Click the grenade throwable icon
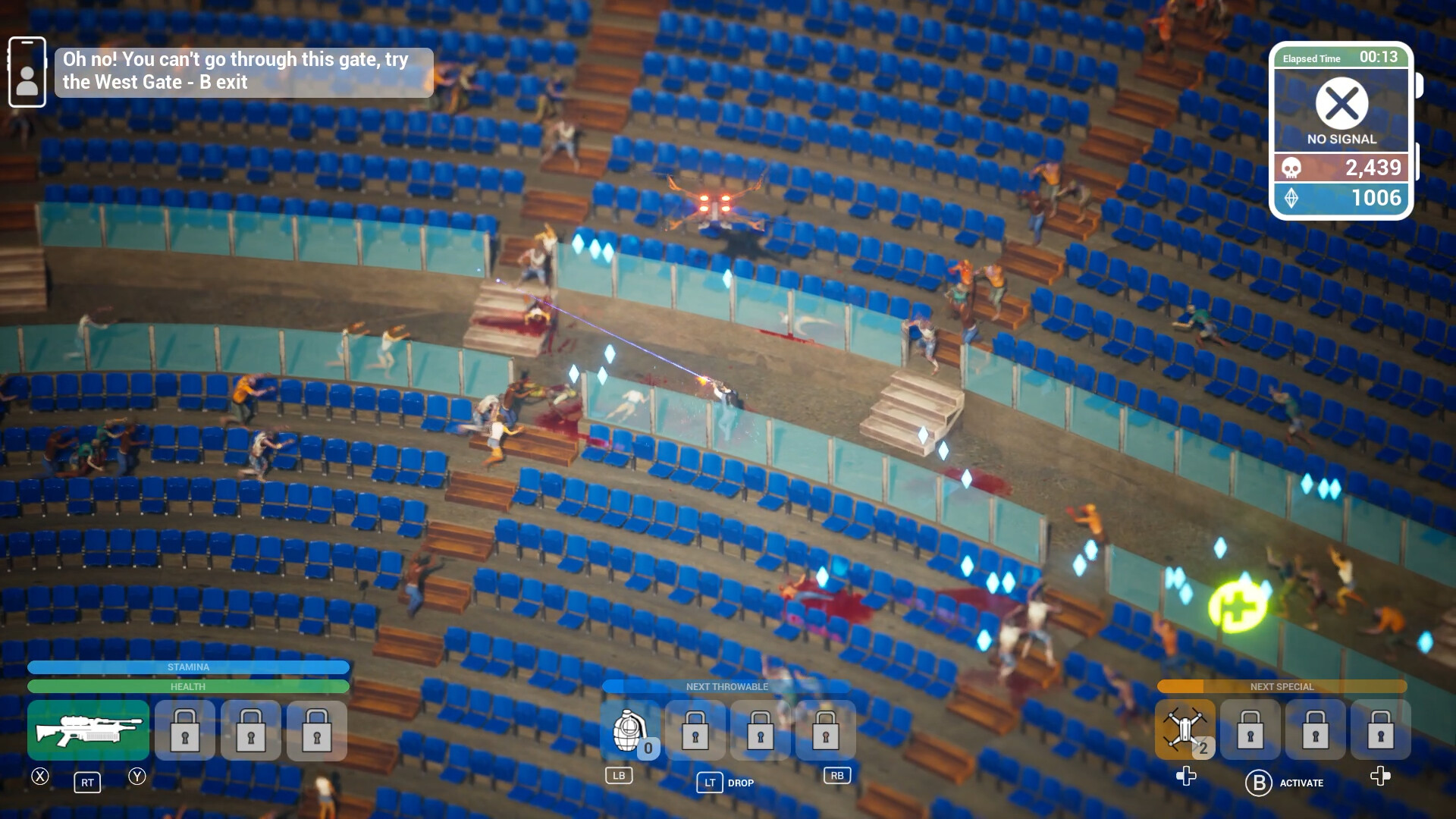 pos(630,730)
